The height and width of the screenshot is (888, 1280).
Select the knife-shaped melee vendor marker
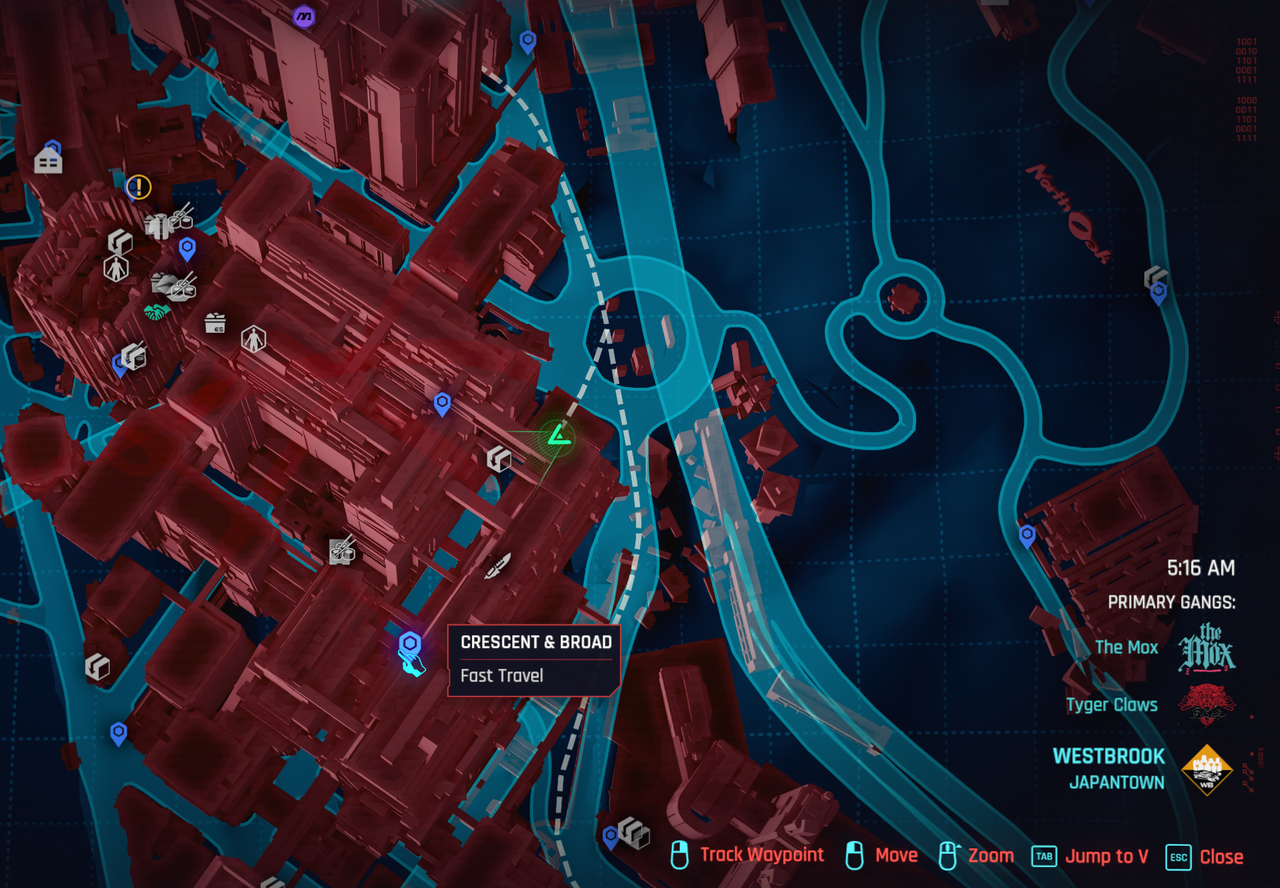coord(498,566)
